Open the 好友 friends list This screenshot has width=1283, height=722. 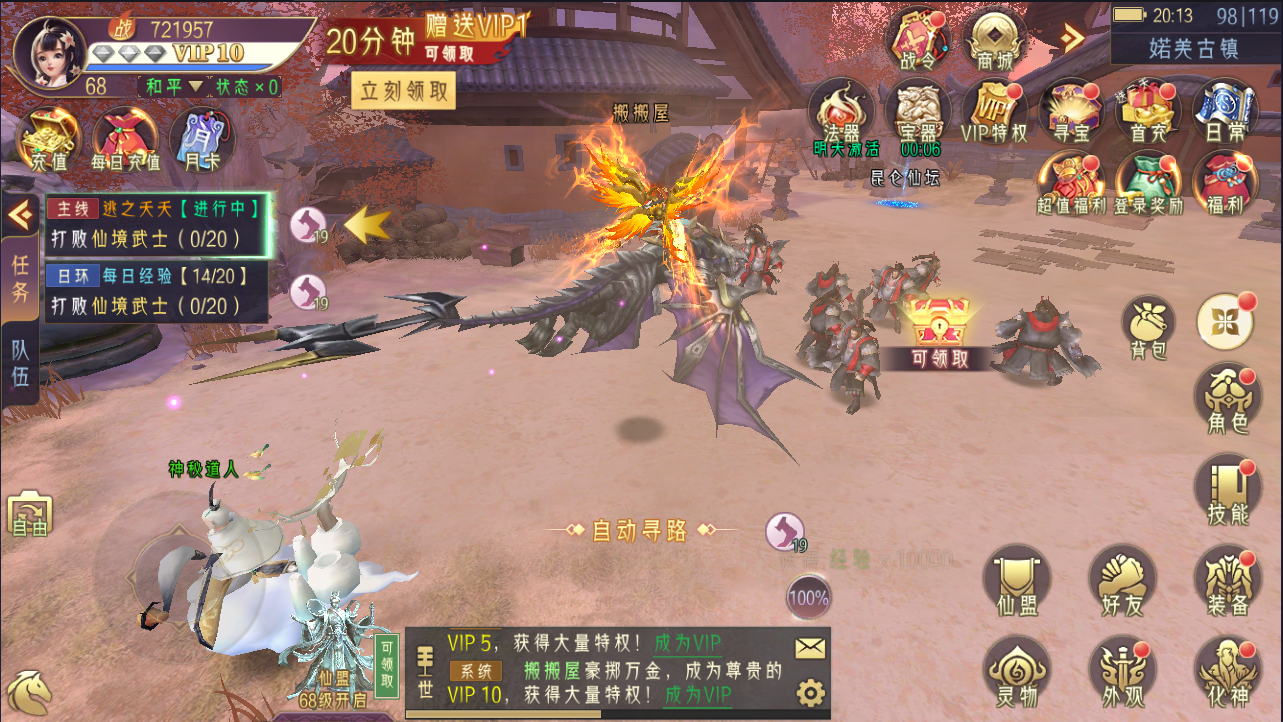tap(1122, 581)
